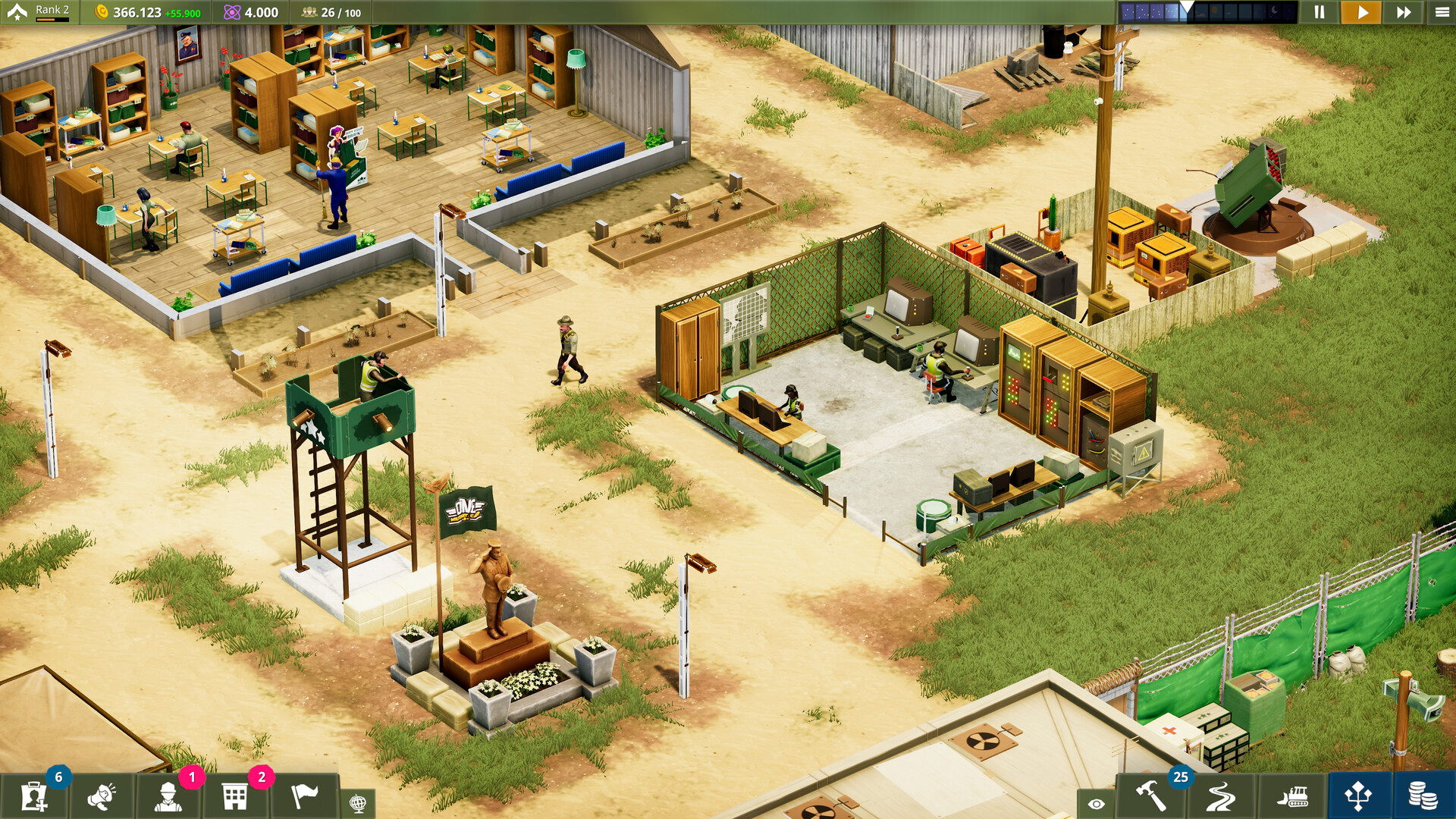Open the staff panel showing 1 alert
Viewport: 1456px width, 819px height.
(x=171, y=797)
